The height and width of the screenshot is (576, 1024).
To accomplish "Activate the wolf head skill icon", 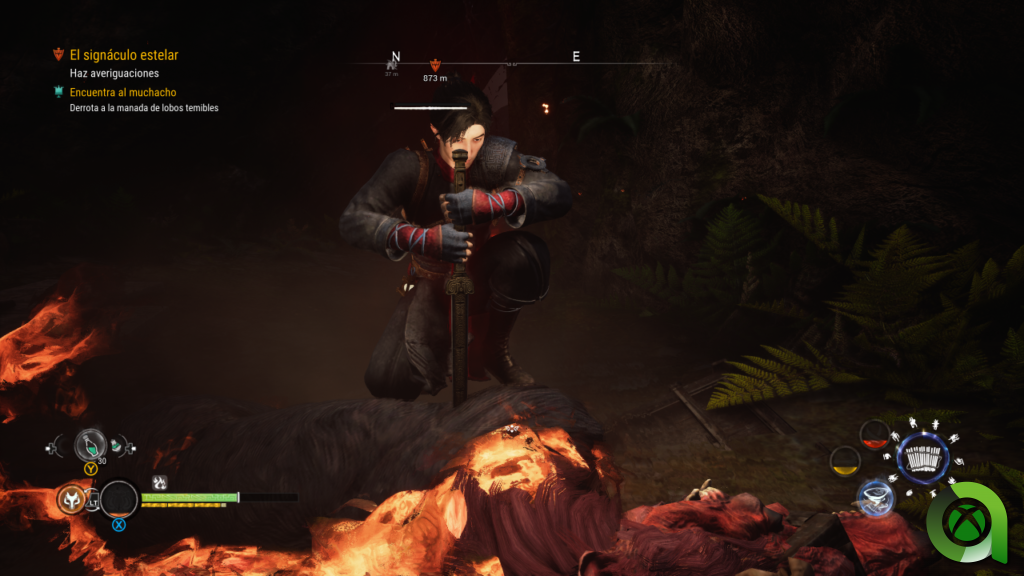I will (x=71, y=498).
